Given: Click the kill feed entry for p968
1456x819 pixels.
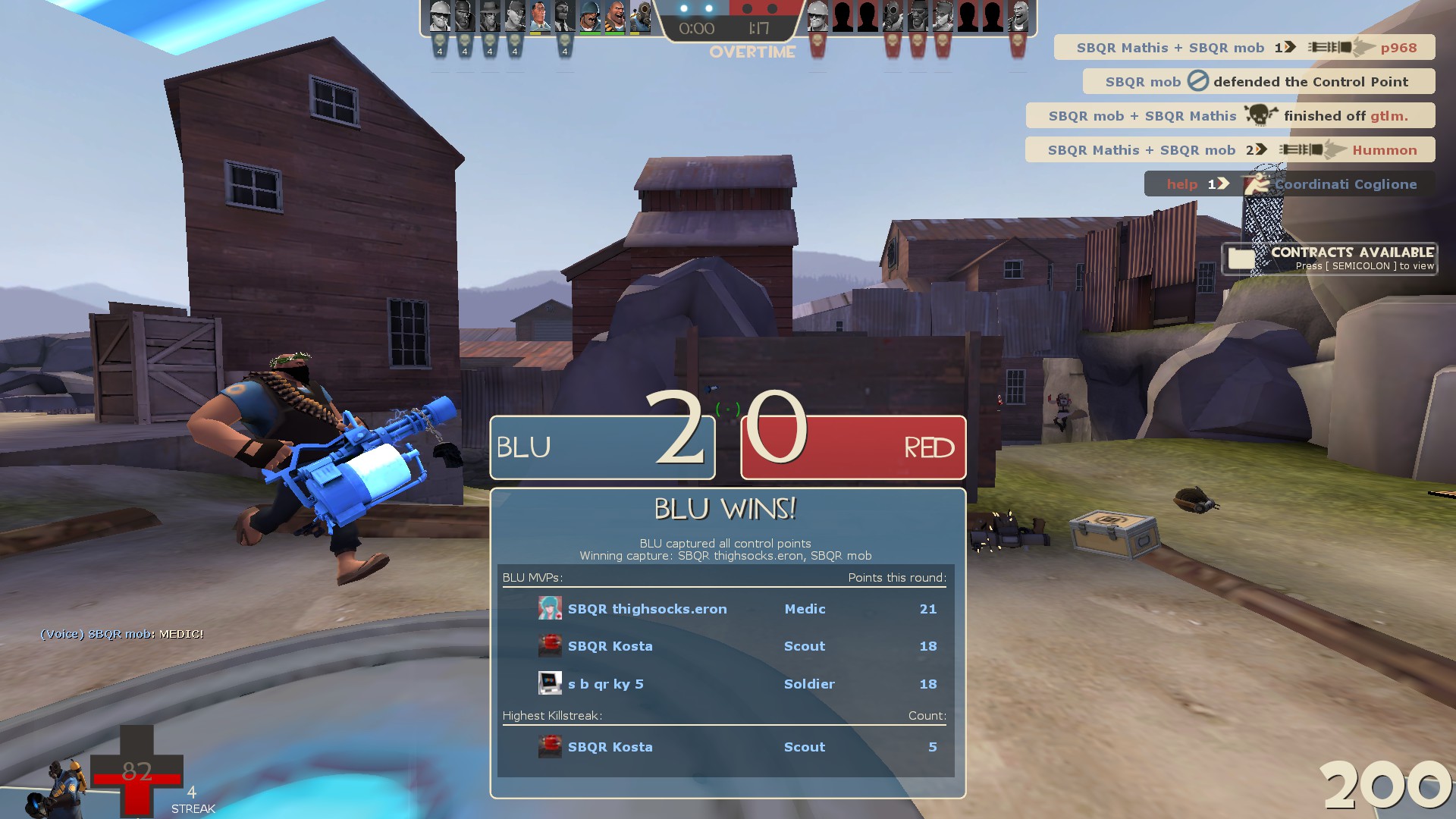Looking at the screenshot, I should 1244,48.
